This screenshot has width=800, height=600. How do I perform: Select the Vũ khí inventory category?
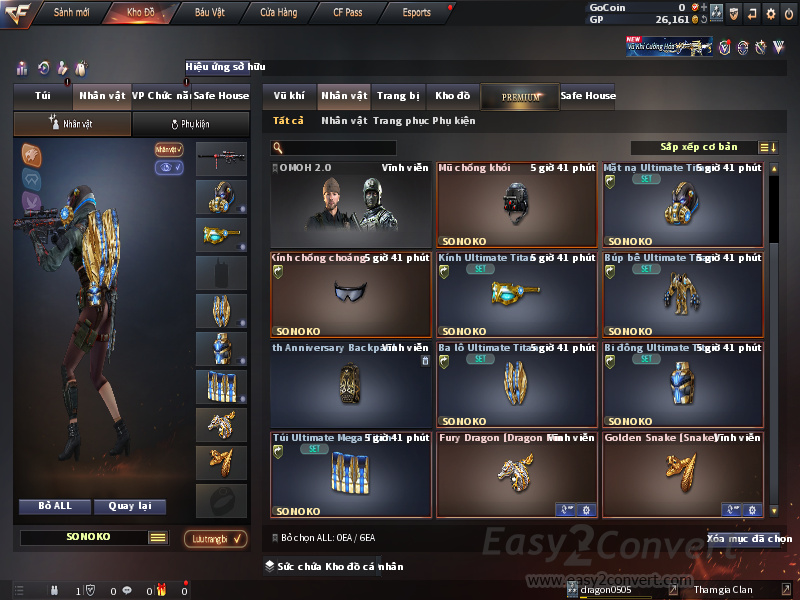click(x=289, y=96)
